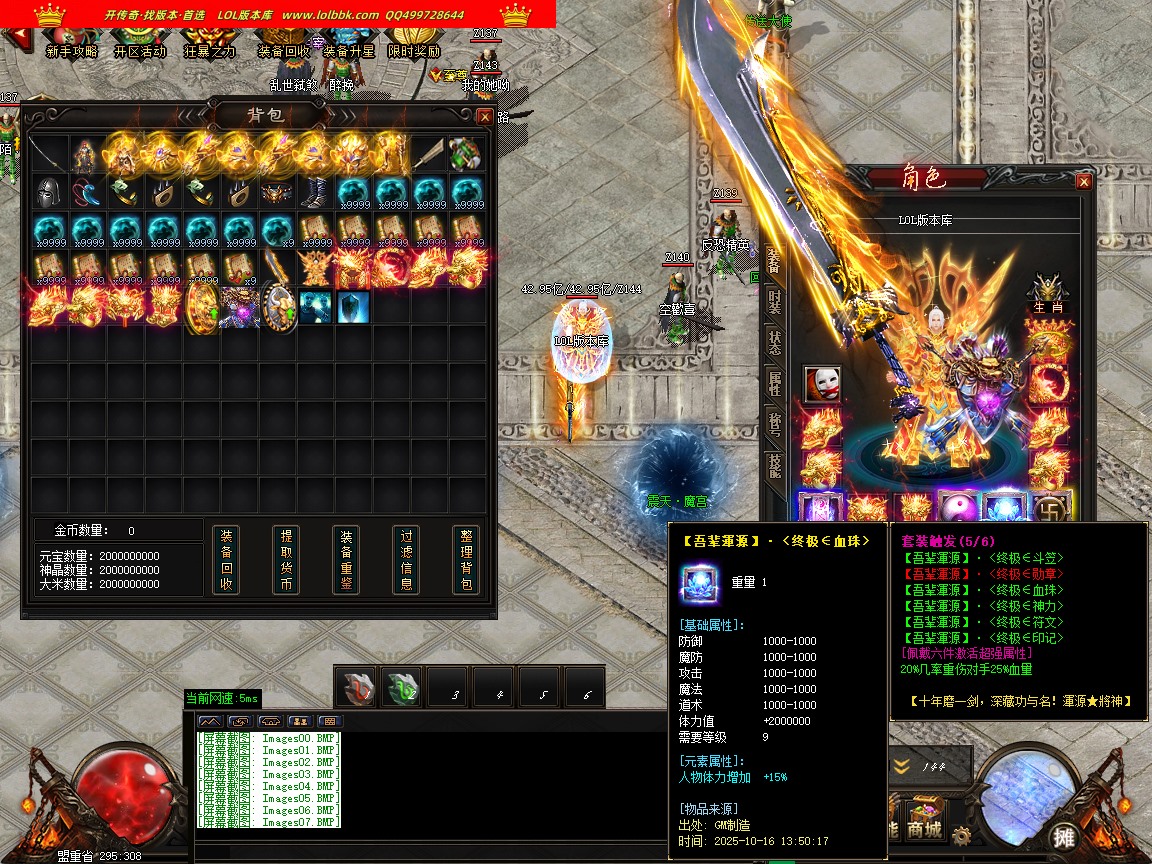Switch to the 时装 costume tab
The width and height of the screenshot is (1152, 864).
(x=775, y=302)
